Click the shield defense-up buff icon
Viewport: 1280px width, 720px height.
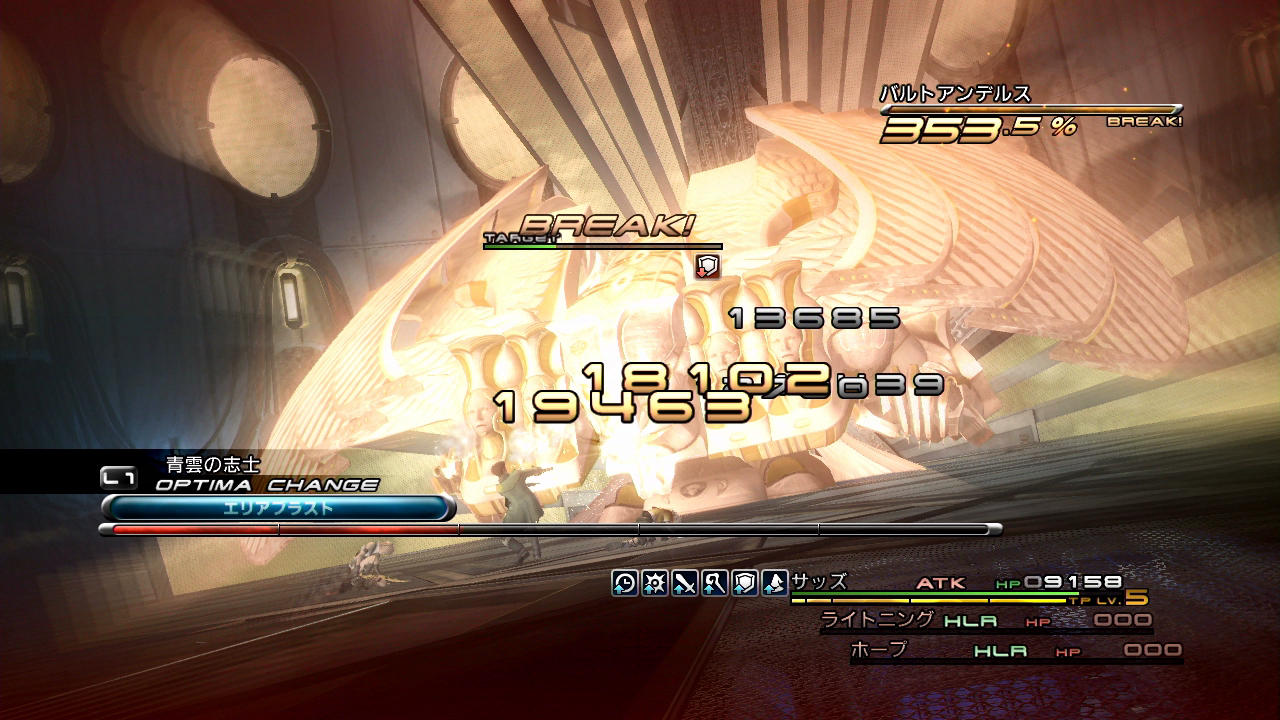pos(745,582)
